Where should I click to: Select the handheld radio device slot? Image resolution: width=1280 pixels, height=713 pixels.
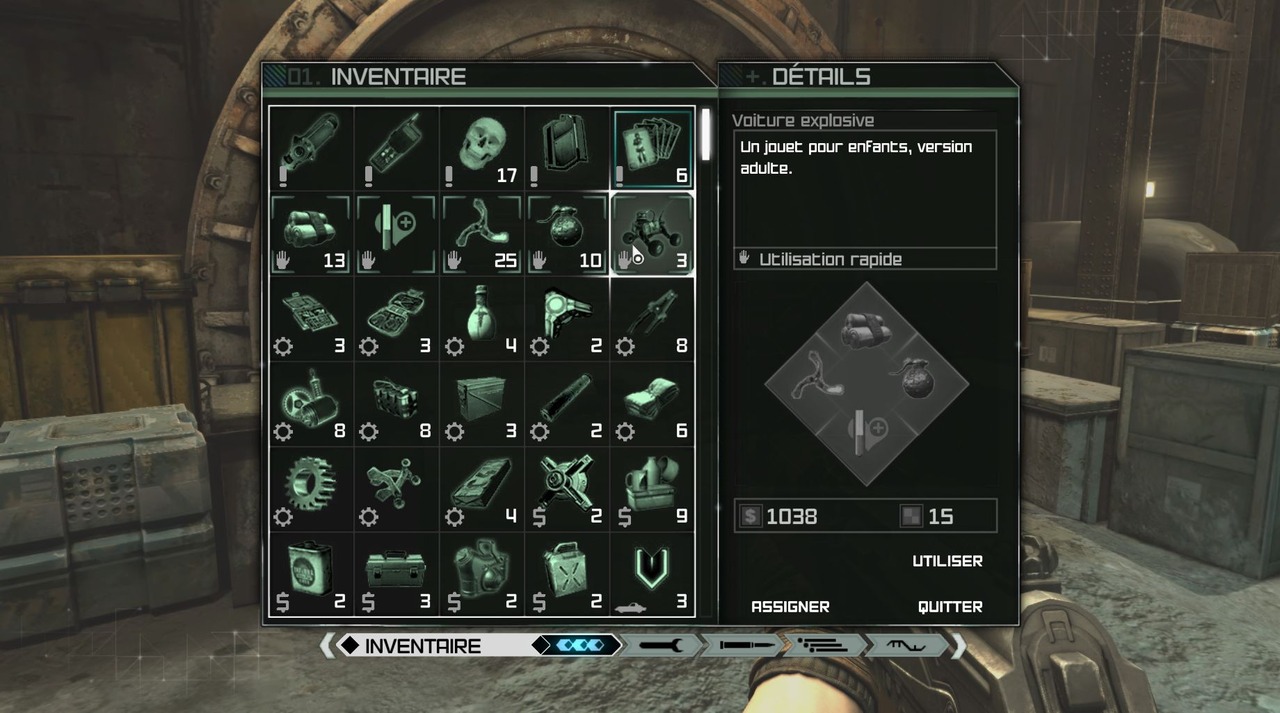397,149
